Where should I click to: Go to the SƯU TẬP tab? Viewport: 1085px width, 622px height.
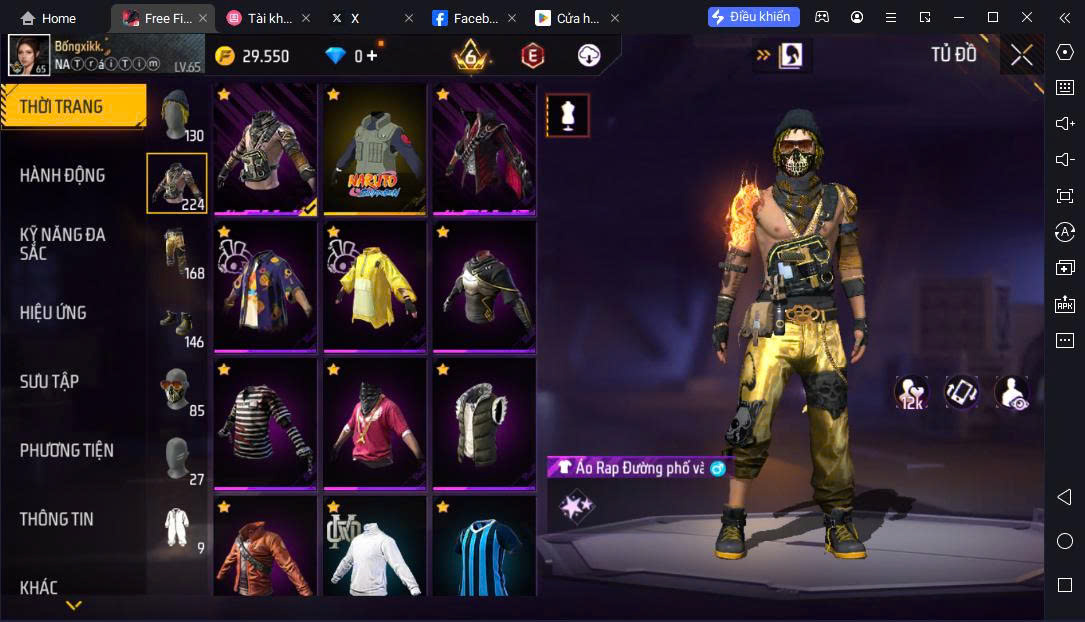pyautogui.click(x=49, y=381)
